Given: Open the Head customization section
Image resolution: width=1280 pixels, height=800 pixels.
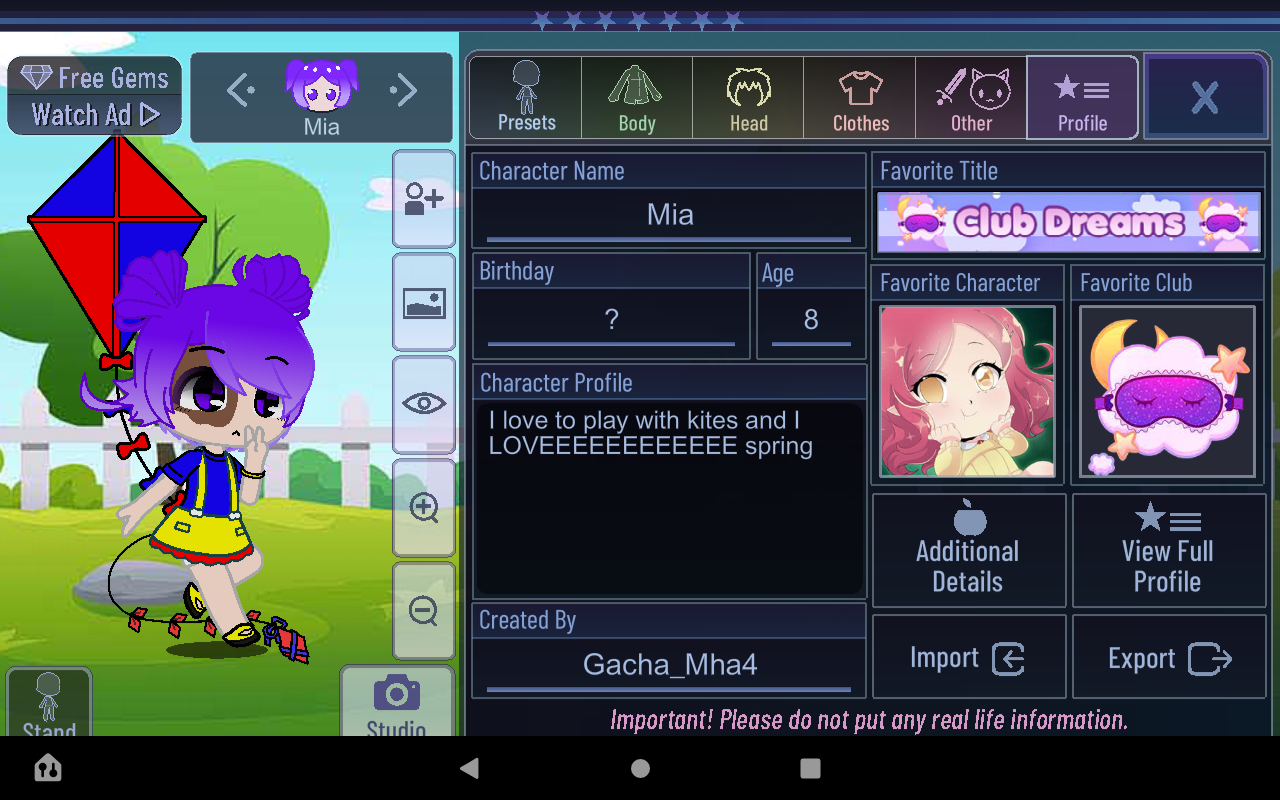Looking at the screenshot, I should click(x=748, y=97).
